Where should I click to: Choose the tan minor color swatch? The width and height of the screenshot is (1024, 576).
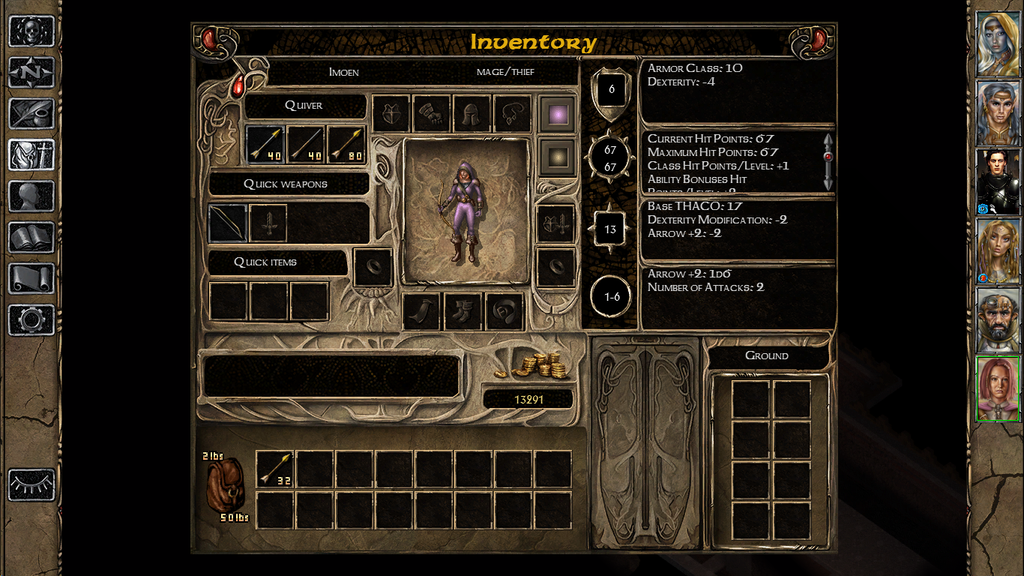pyautogui.click(x=555, y=156)
